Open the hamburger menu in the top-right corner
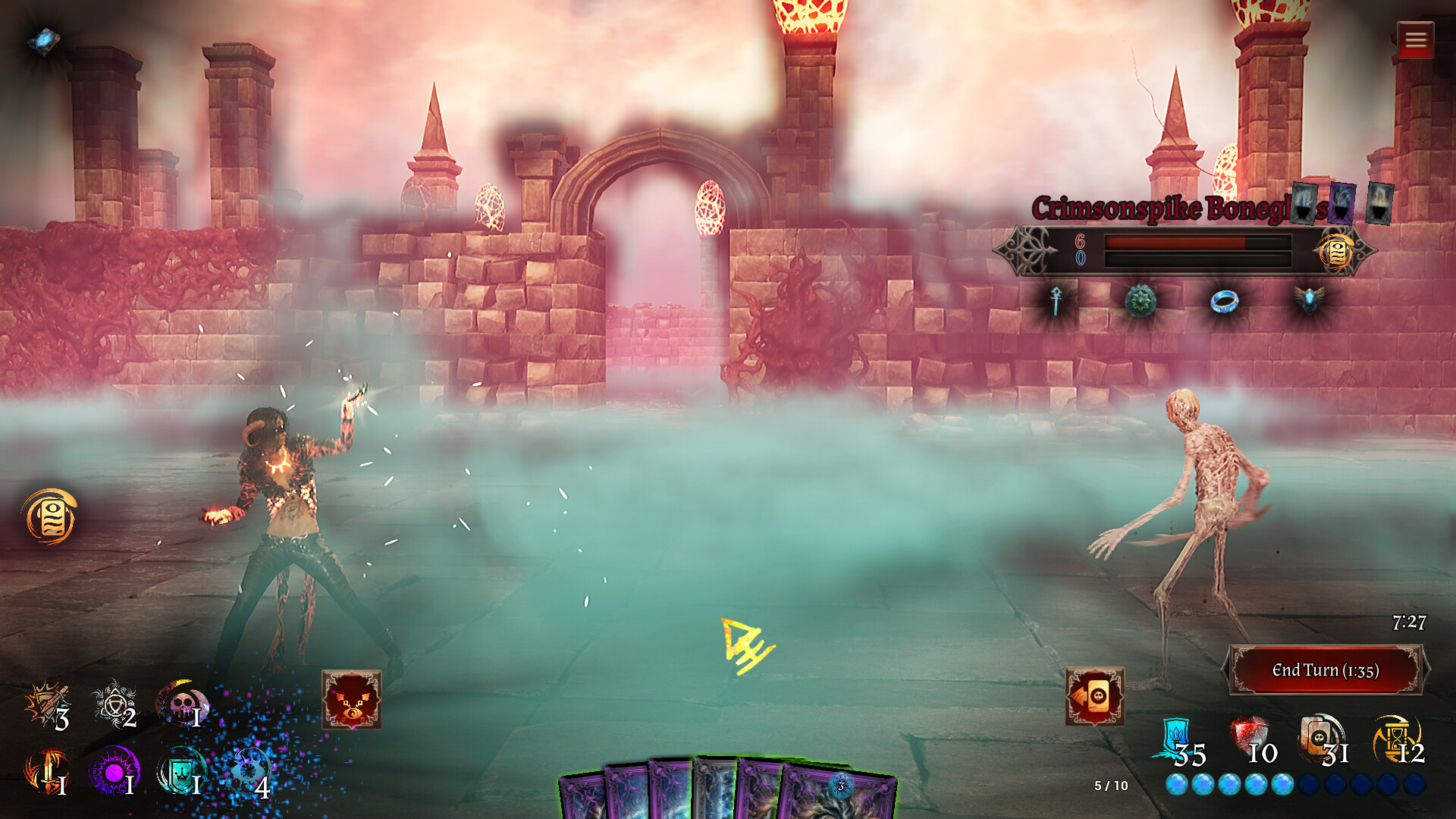Image resolution: width=1456 pixels, height=819 pixels. pyautogui.click(x=1415, y=40)
